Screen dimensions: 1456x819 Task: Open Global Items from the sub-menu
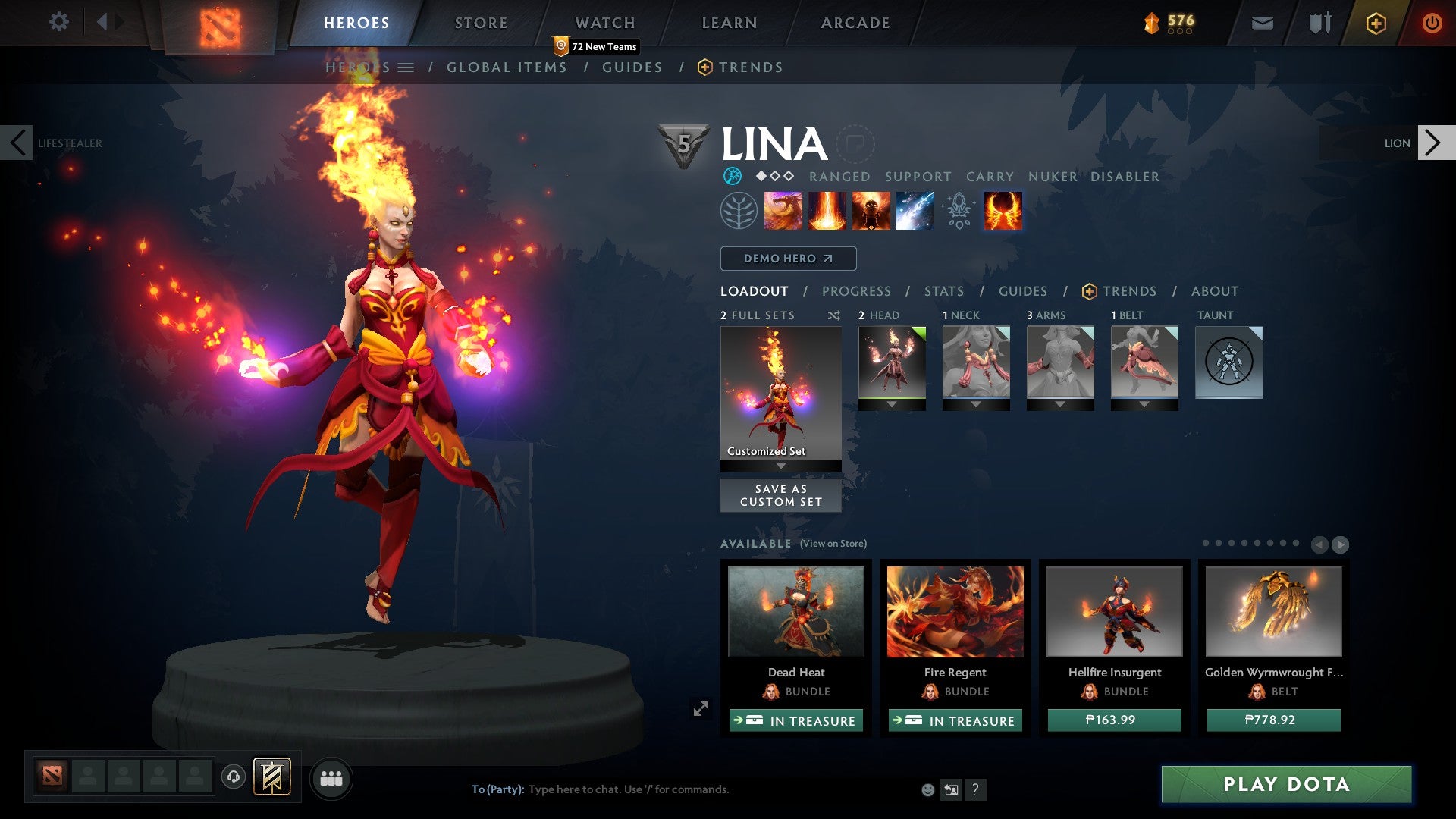(507, 67)
